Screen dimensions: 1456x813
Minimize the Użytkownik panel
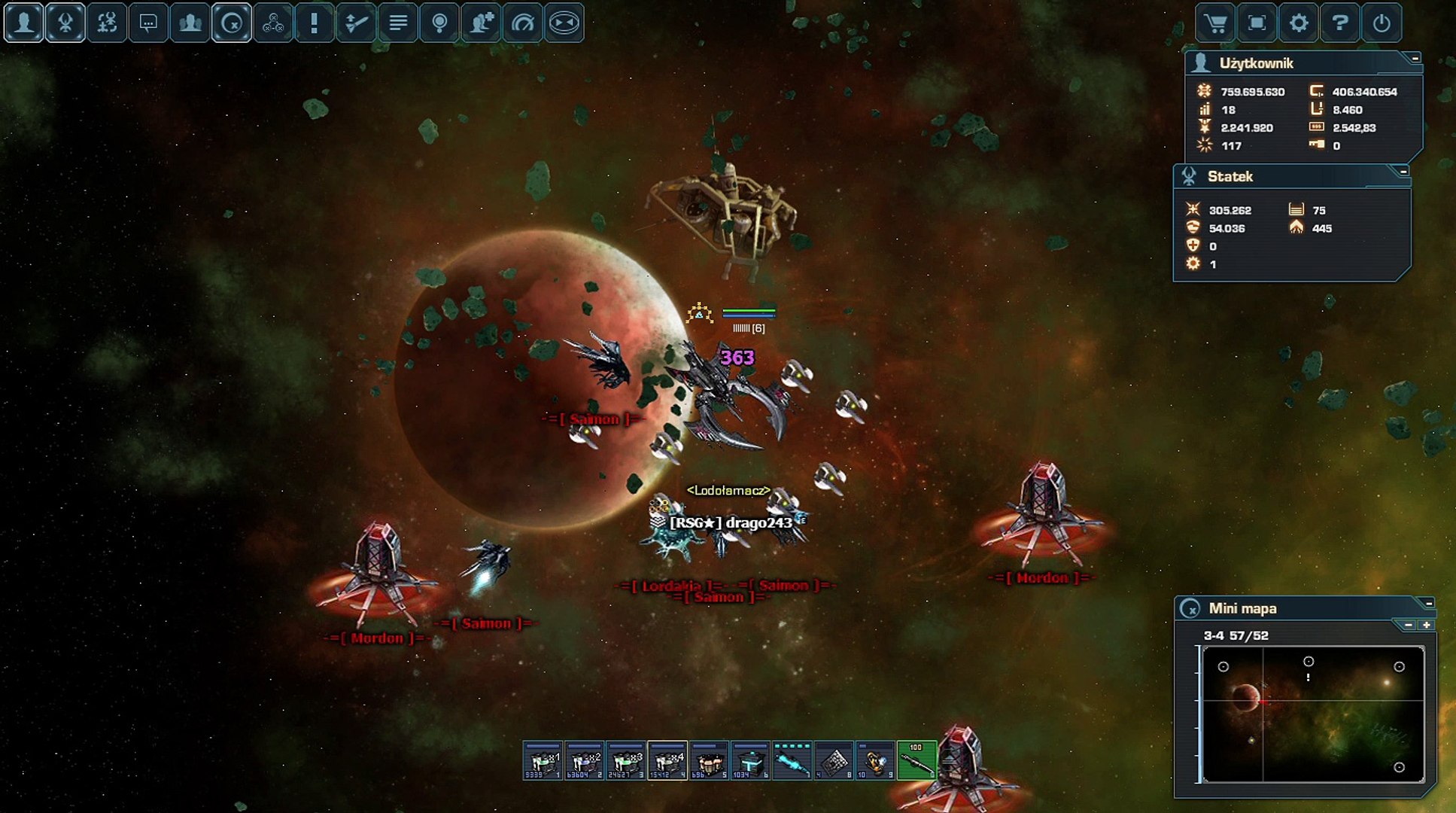click(x=1415, y=58)
